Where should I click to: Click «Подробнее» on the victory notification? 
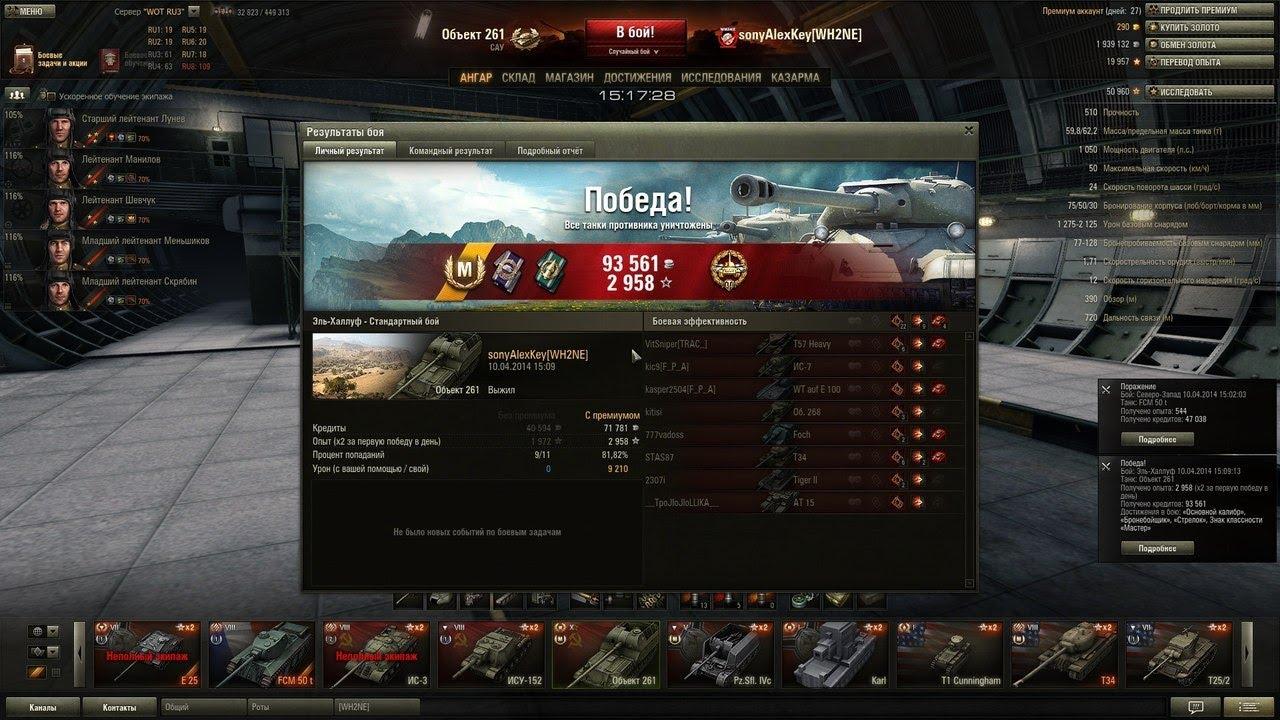point(1156,548)
